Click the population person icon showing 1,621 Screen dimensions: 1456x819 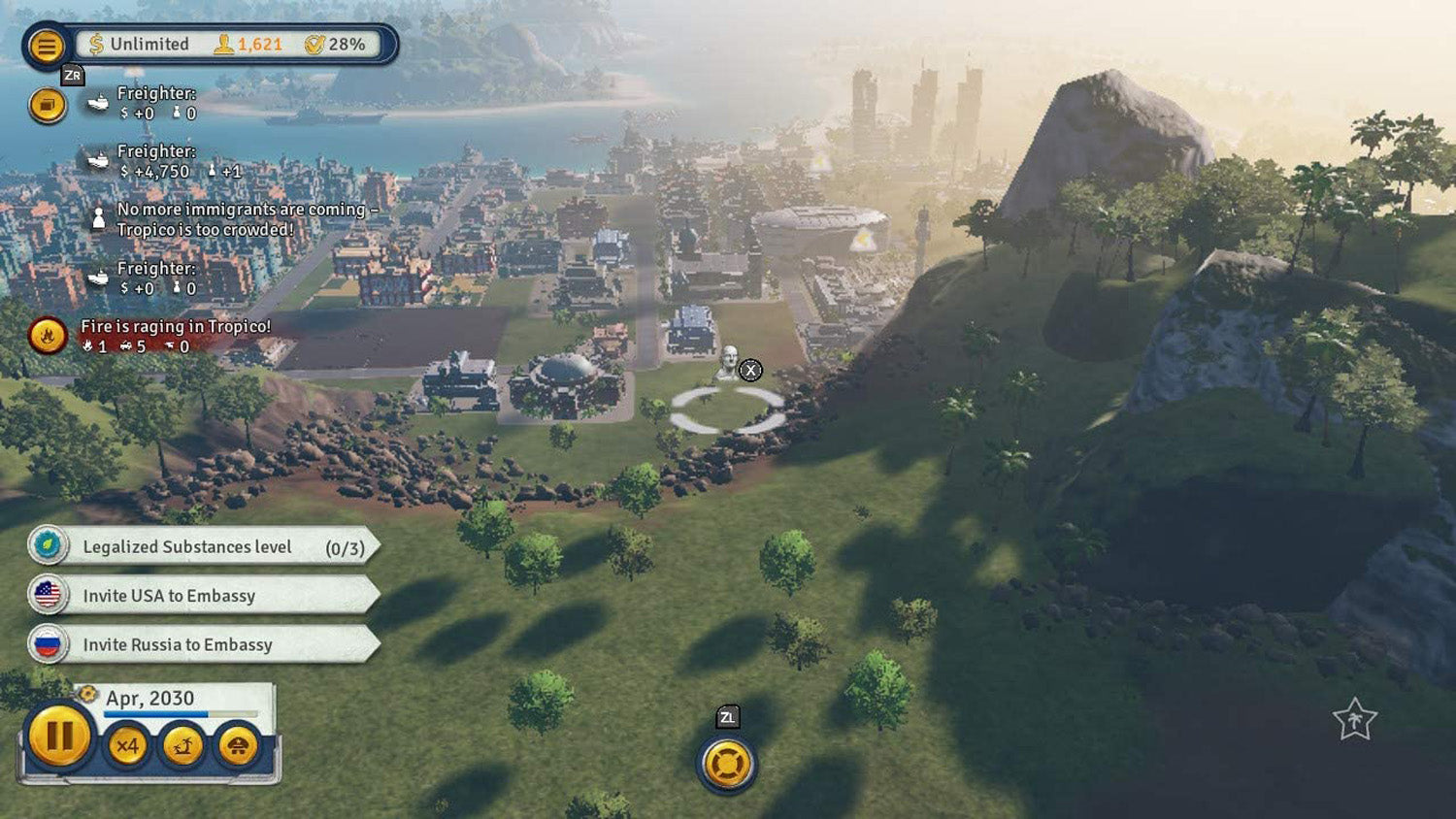[223, 44]
